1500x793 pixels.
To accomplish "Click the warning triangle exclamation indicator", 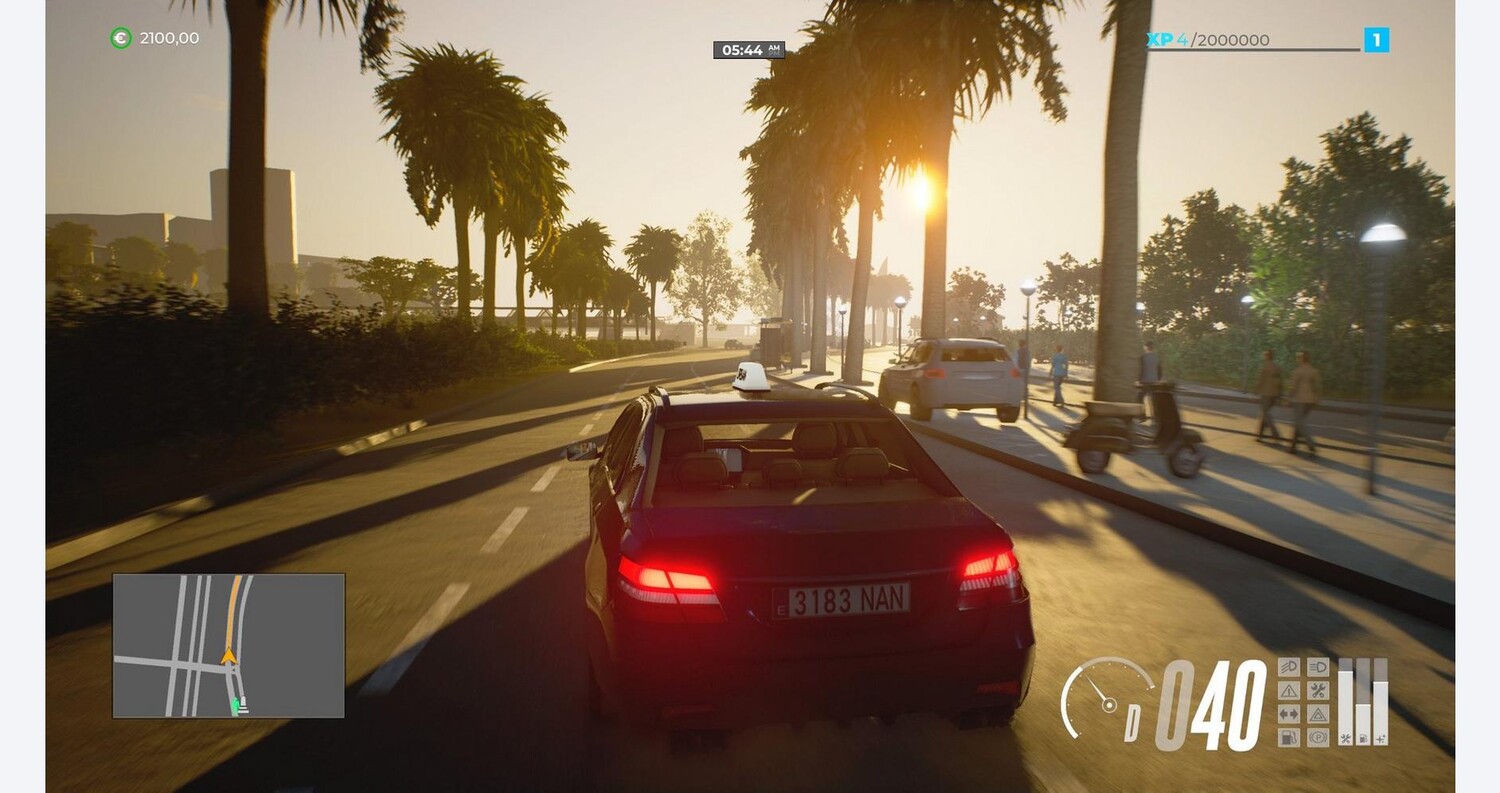I will [x=1289, y=691].
